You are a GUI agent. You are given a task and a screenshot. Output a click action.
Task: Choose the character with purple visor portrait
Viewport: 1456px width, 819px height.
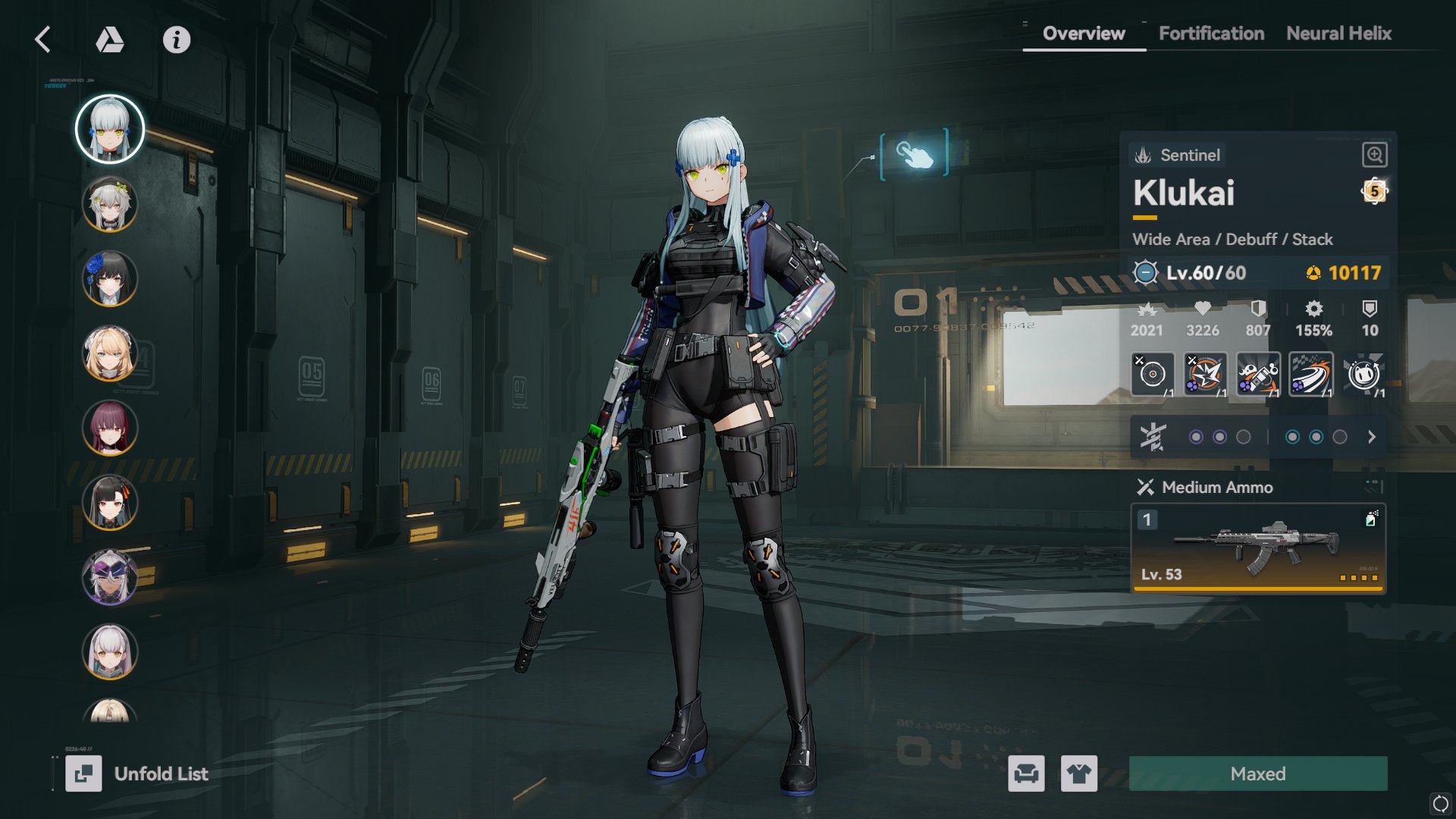110,577
